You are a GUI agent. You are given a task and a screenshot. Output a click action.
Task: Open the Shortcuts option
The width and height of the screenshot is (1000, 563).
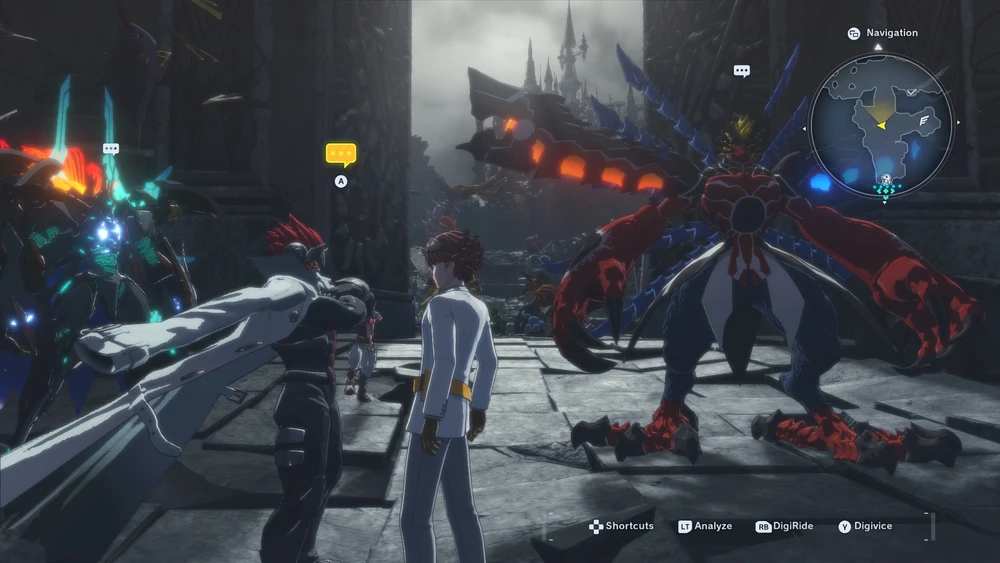coord(622,526)
